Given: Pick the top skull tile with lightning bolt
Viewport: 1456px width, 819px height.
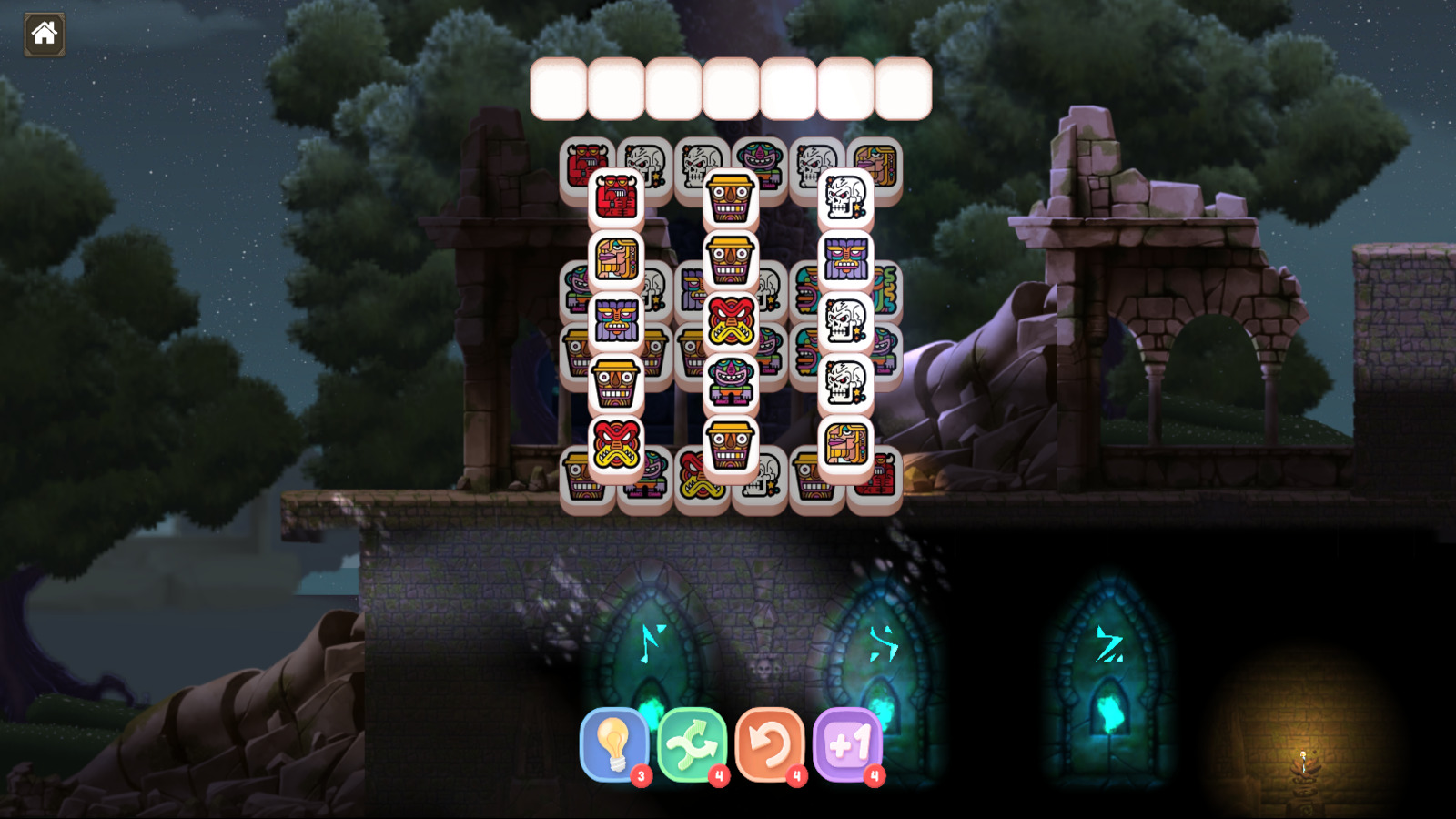Looking at the screenshot, I should [x=843, y=199].
